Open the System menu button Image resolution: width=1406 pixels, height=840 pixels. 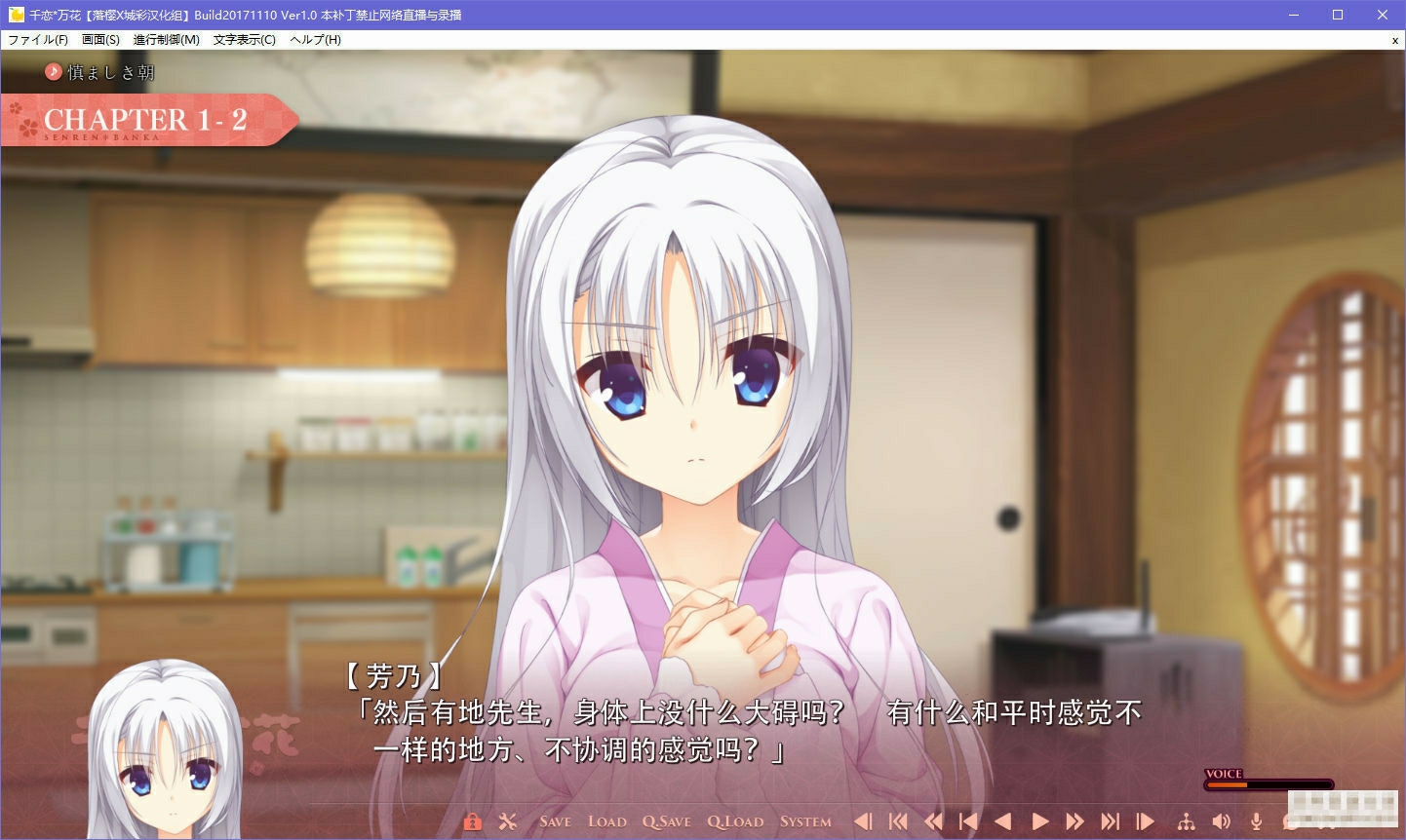pos(804,821)
